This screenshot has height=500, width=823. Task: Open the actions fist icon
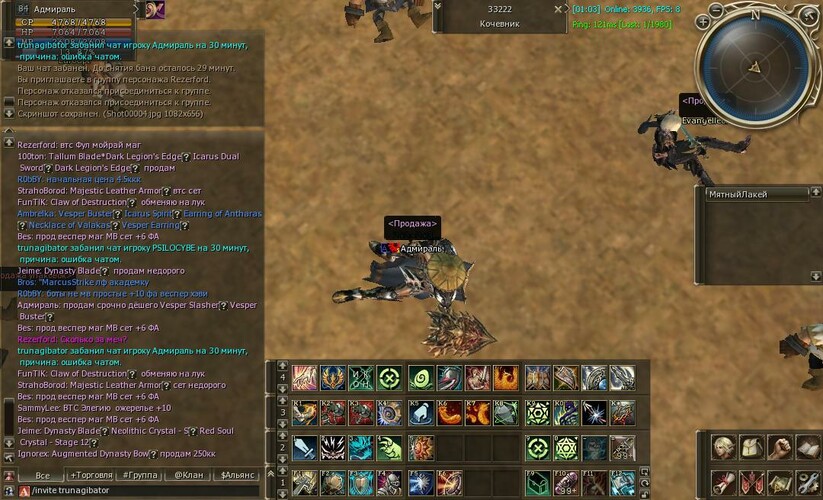click(781, 447)
